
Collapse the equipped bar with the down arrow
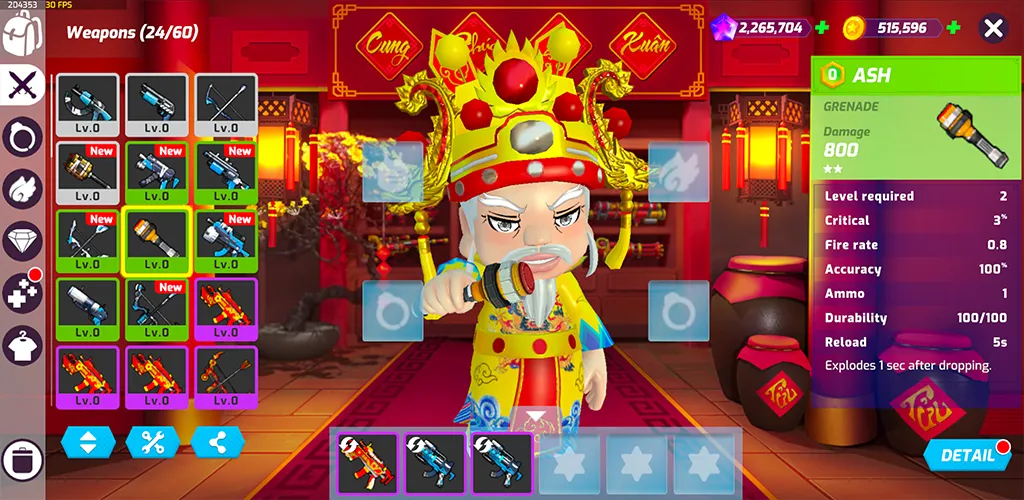pos(537,417)
